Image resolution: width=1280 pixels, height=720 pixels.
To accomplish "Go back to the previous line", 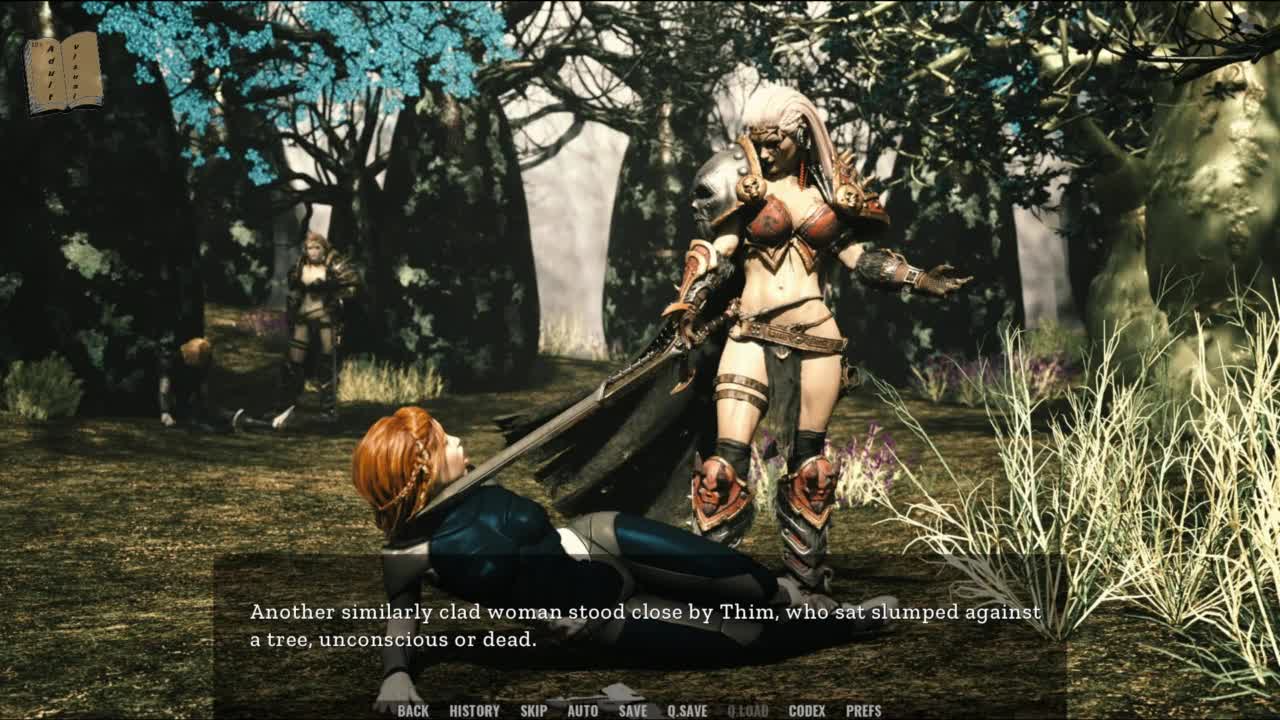I will 413,711.
